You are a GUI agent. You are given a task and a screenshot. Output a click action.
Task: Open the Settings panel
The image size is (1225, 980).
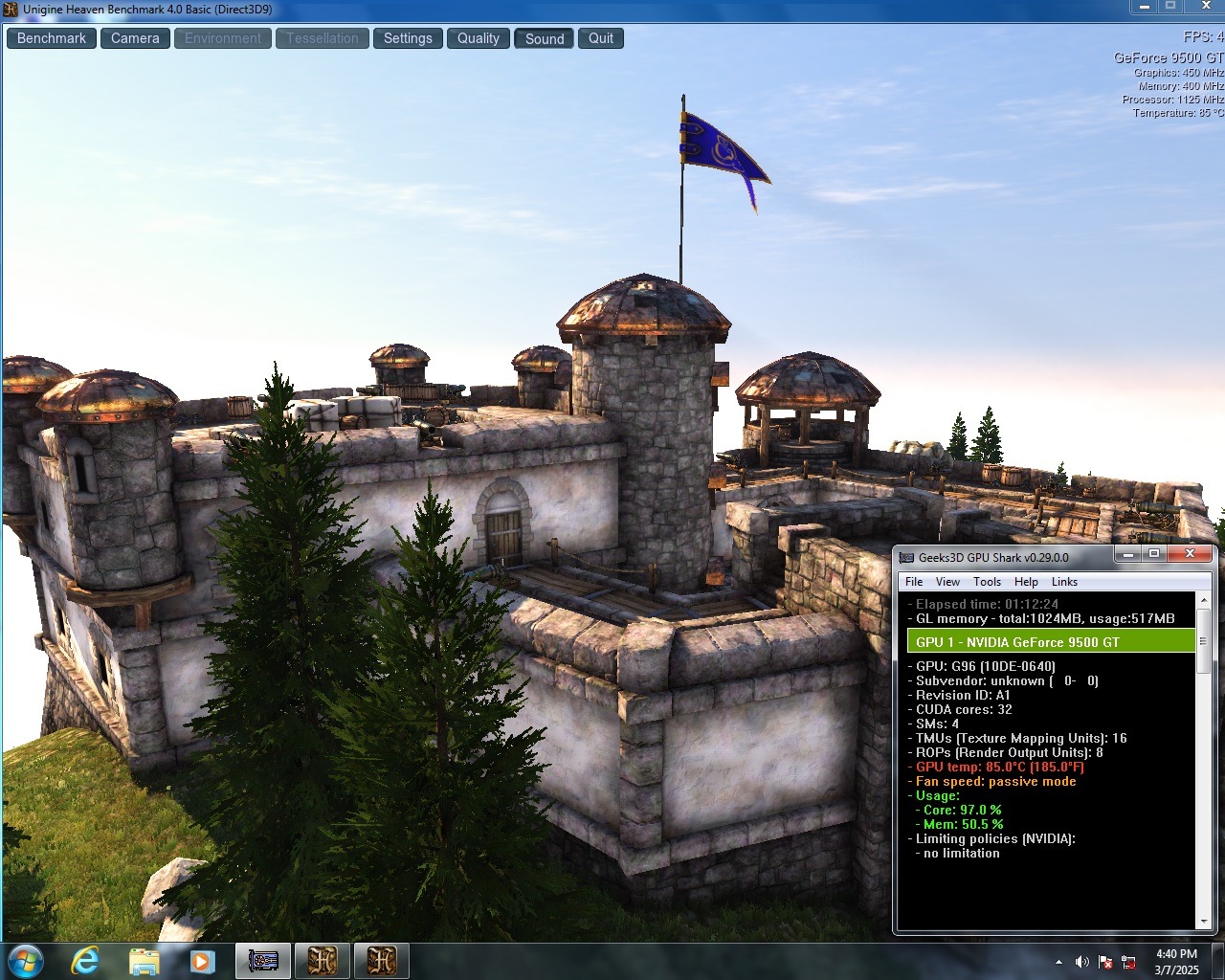click(x=408, y=38)
